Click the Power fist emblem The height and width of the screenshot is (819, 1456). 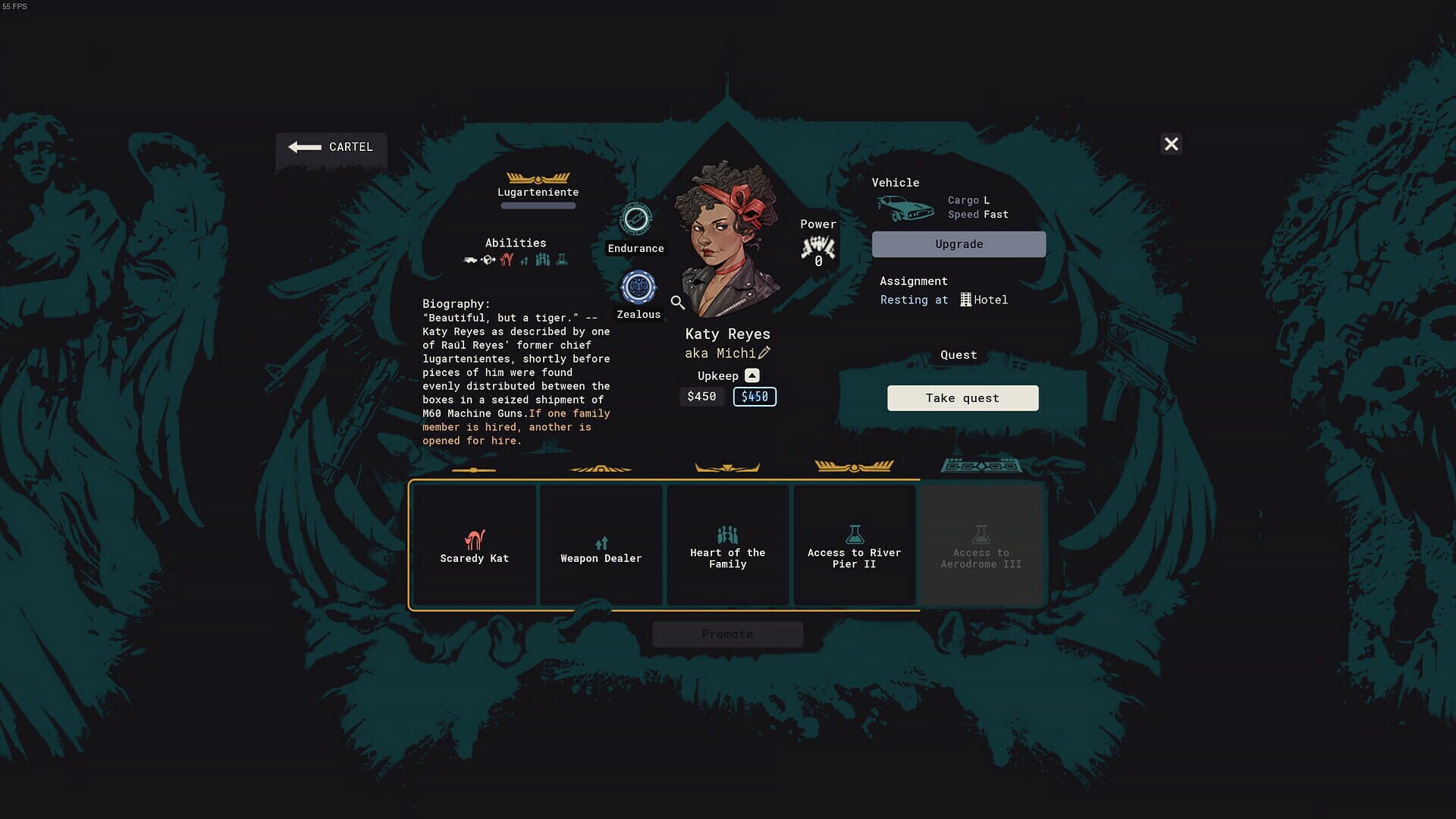click(817, 246)
